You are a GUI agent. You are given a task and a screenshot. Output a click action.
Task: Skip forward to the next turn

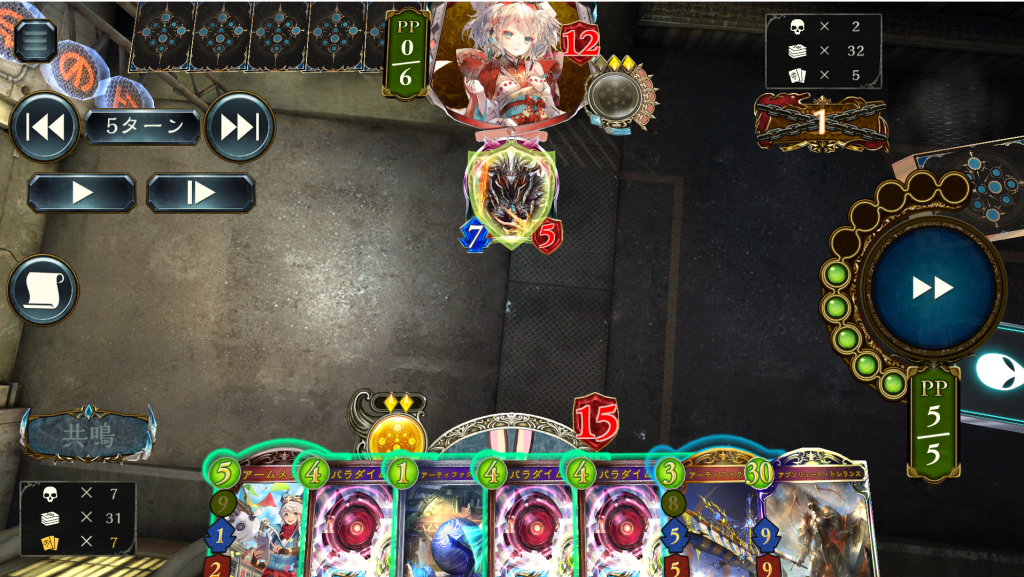239,127
